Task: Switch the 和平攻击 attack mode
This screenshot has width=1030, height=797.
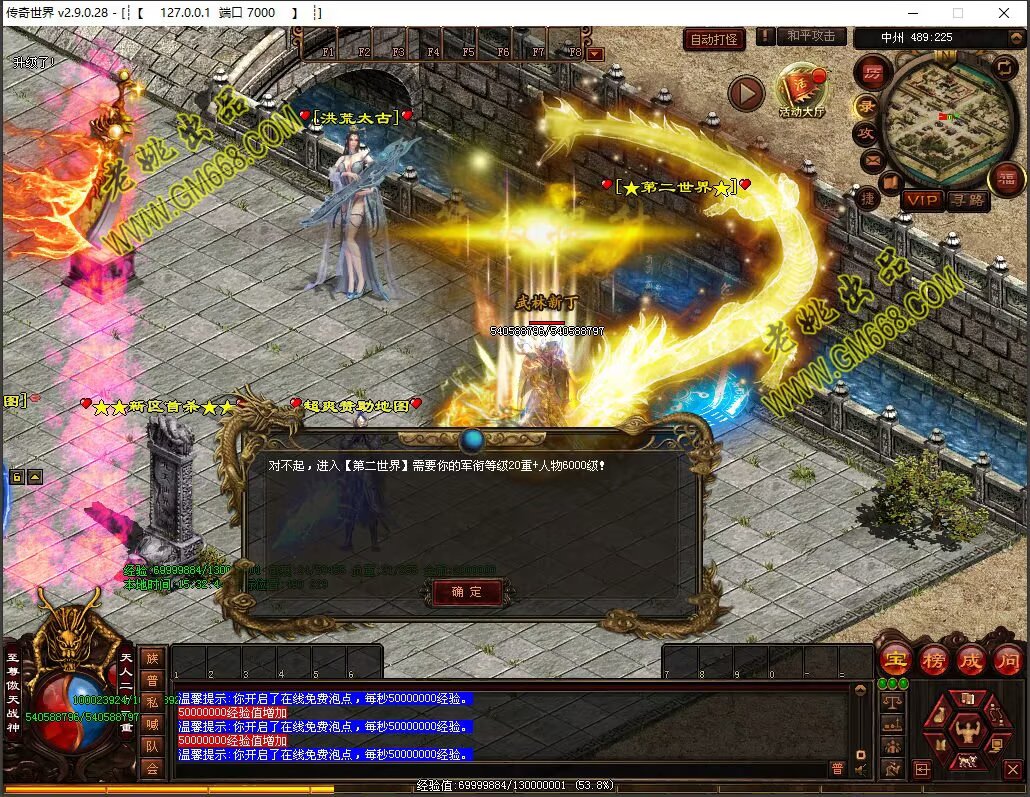Action: click(x=810, y=36)
